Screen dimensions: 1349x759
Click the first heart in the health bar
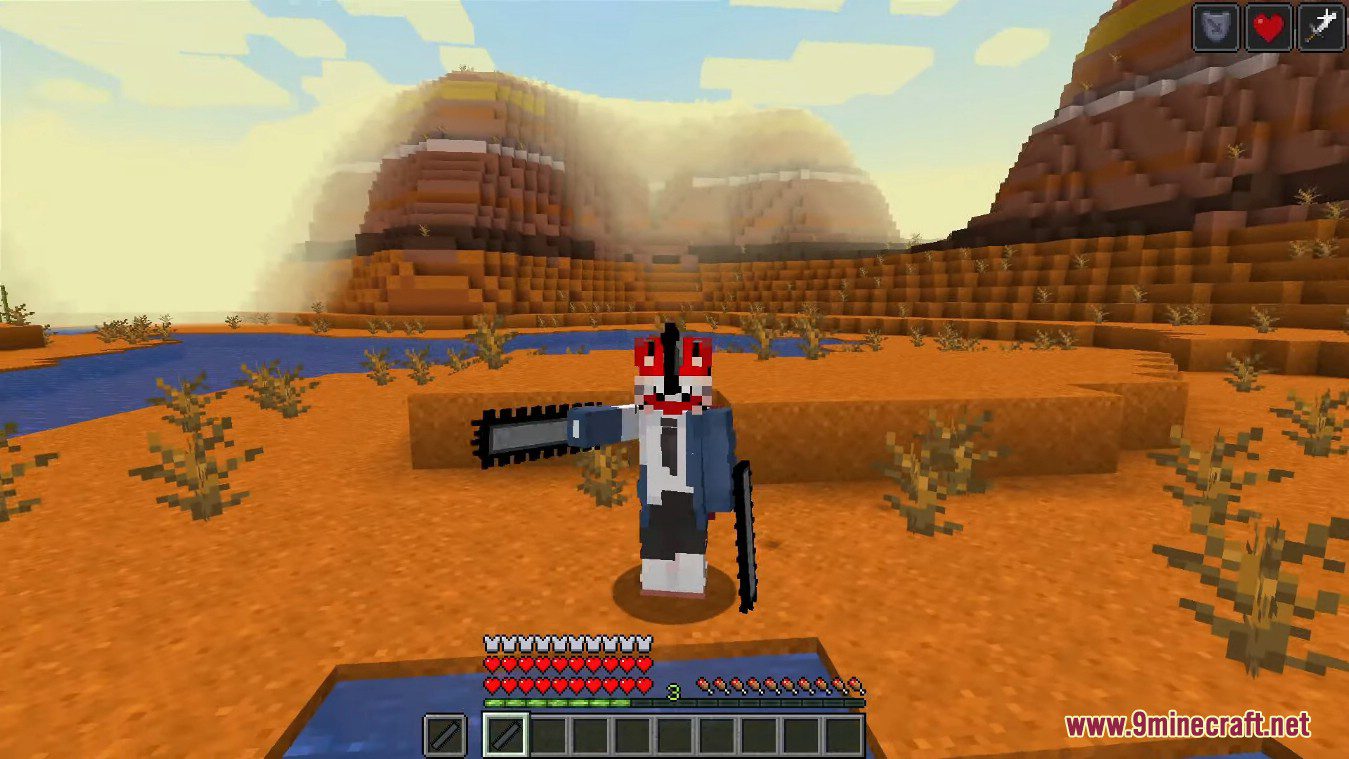491,665
